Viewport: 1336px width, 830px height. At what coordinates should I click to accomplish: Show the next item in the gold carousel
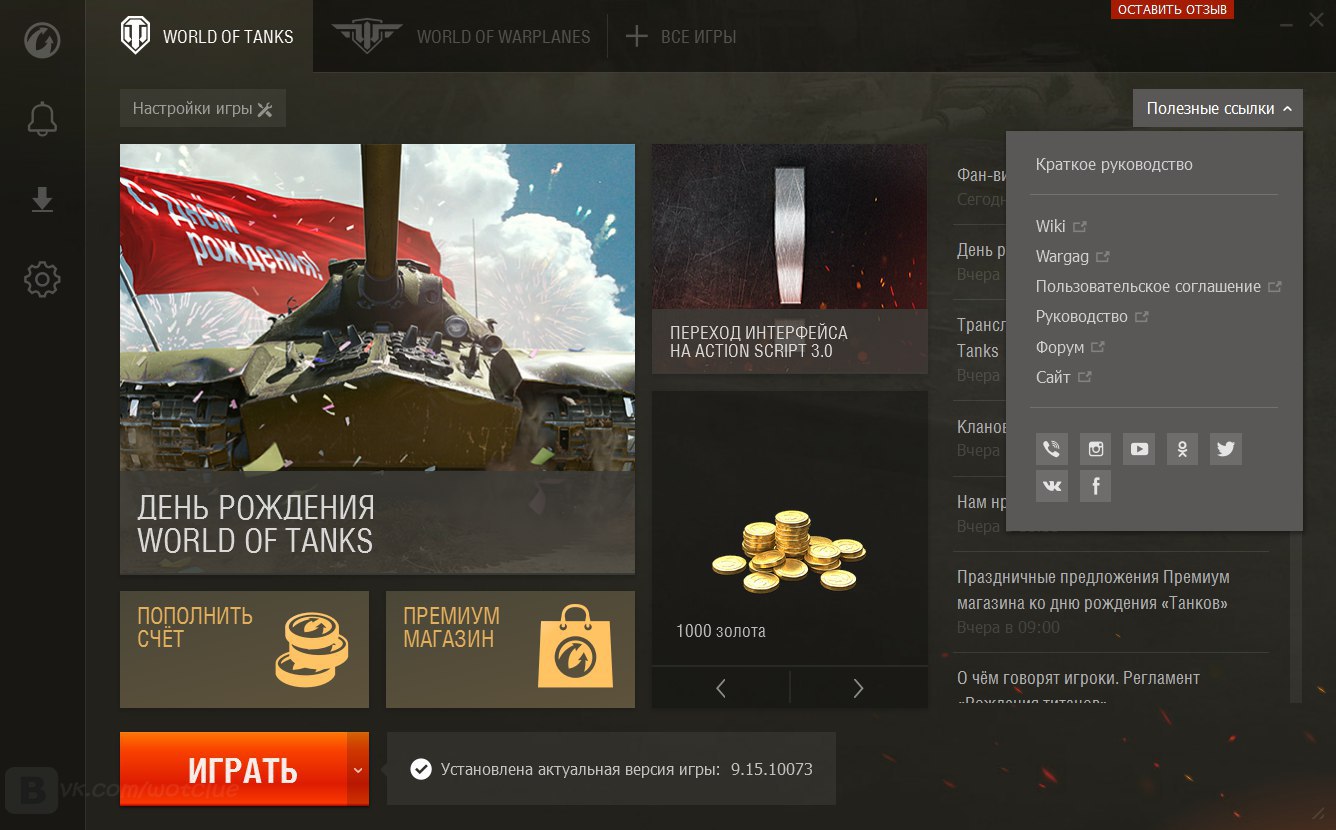point(858,688)
